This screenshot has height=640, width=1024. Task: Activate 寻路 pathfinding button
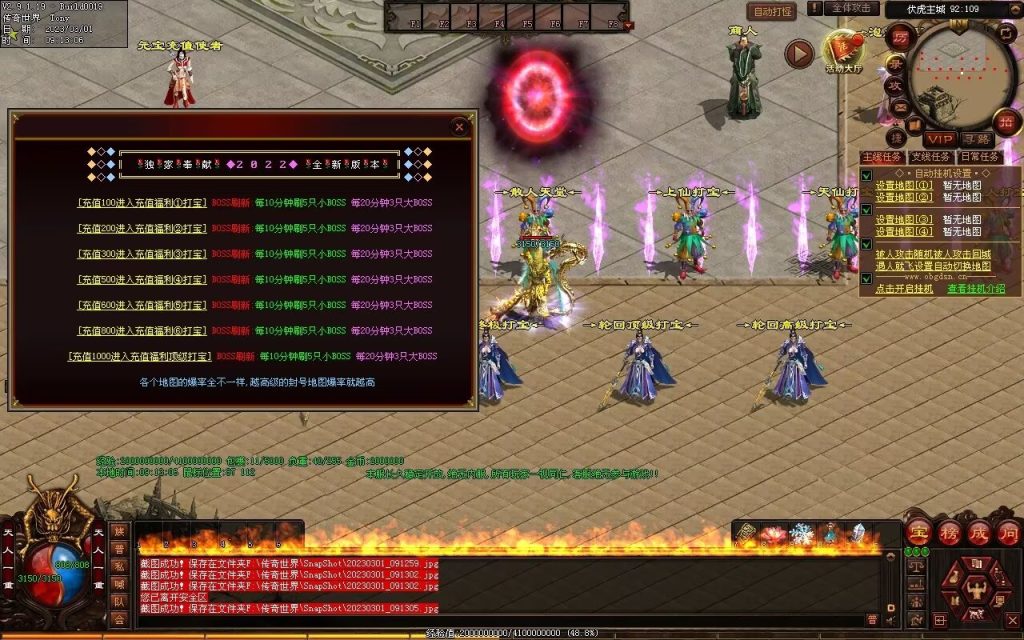[x=977, y=139]
